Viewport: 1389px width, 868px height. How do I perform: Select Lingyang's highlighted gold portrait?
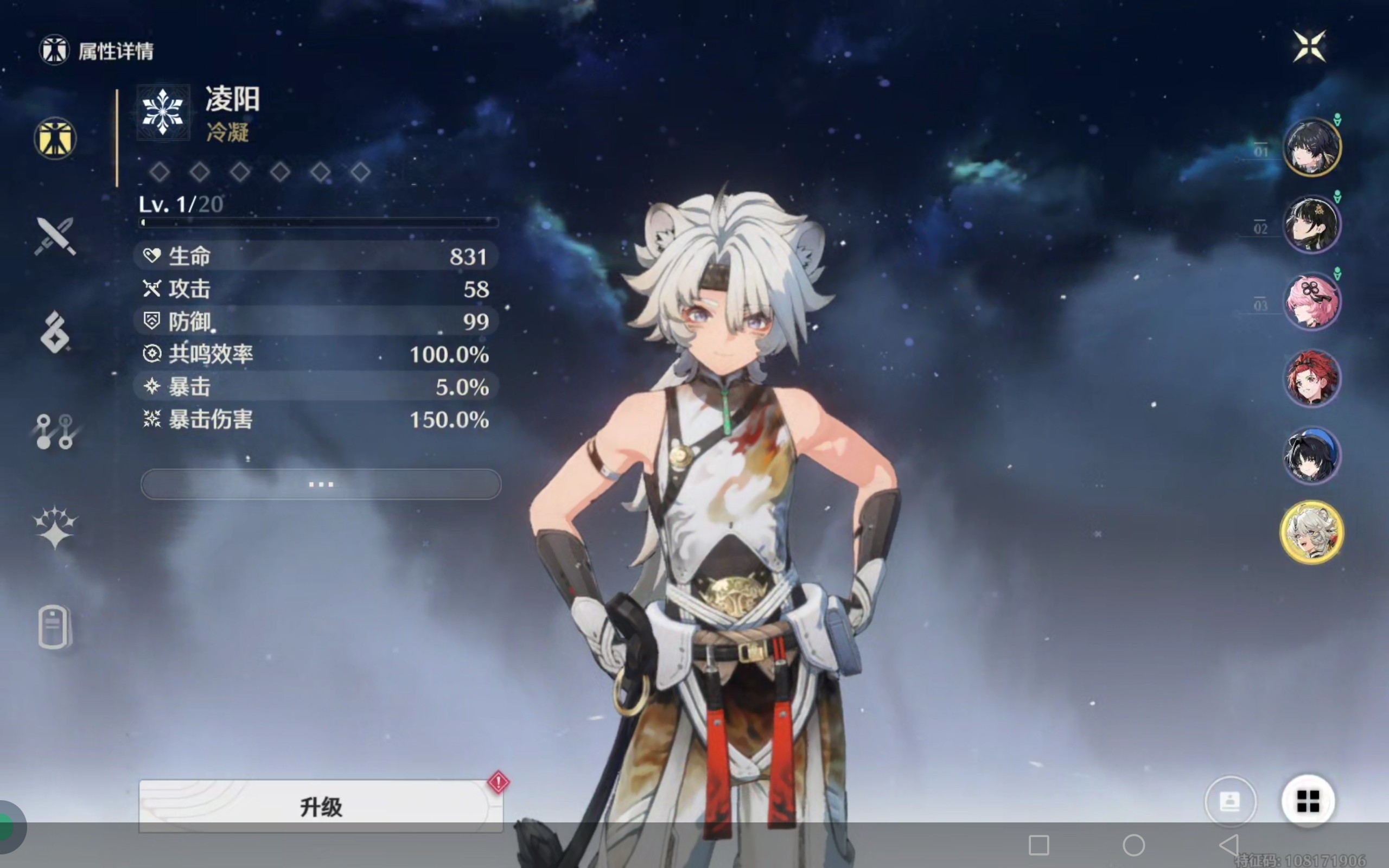pyautogui.click(x=1312, y=532)
